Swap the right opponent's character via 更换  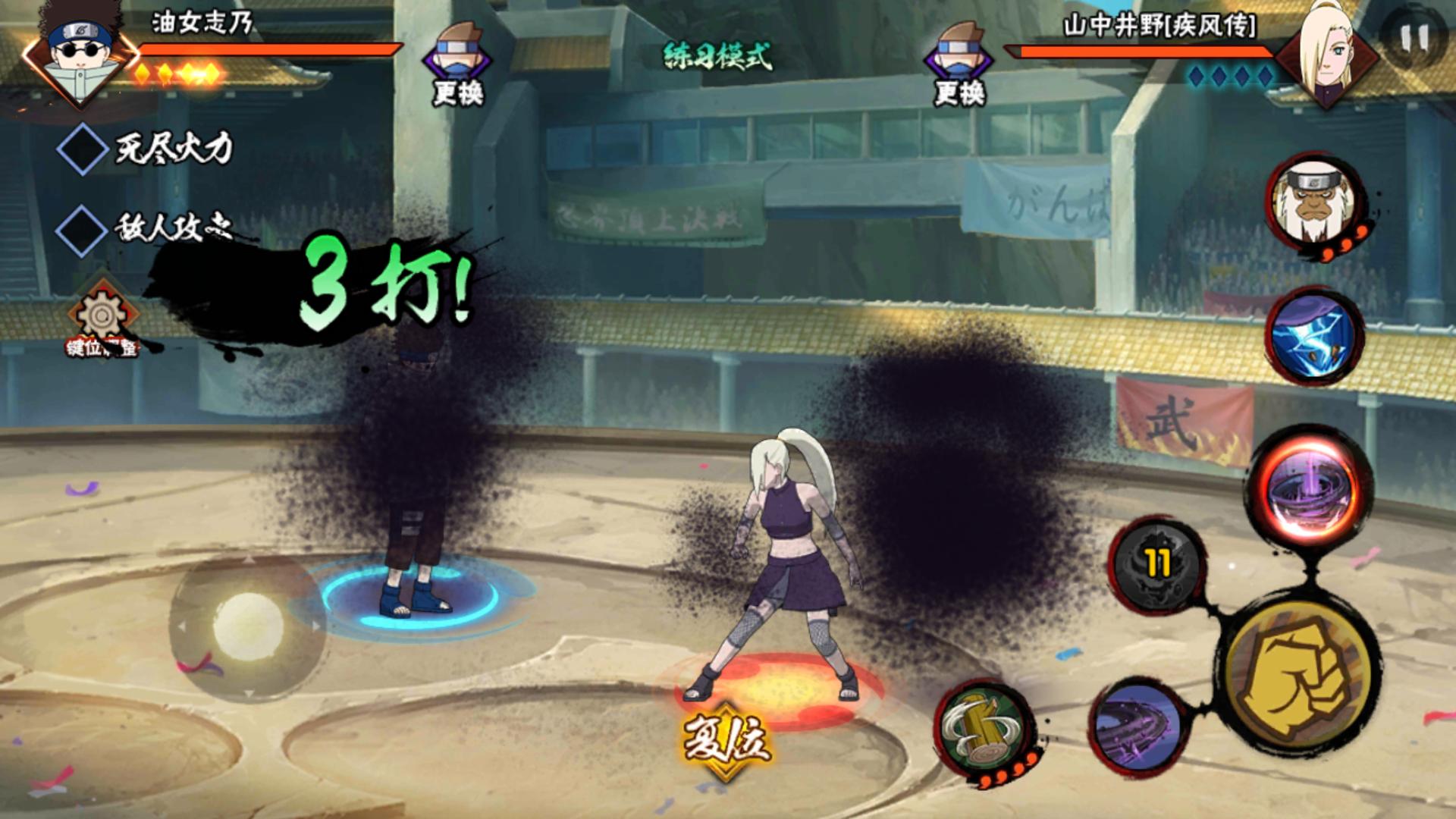[959, 64]
